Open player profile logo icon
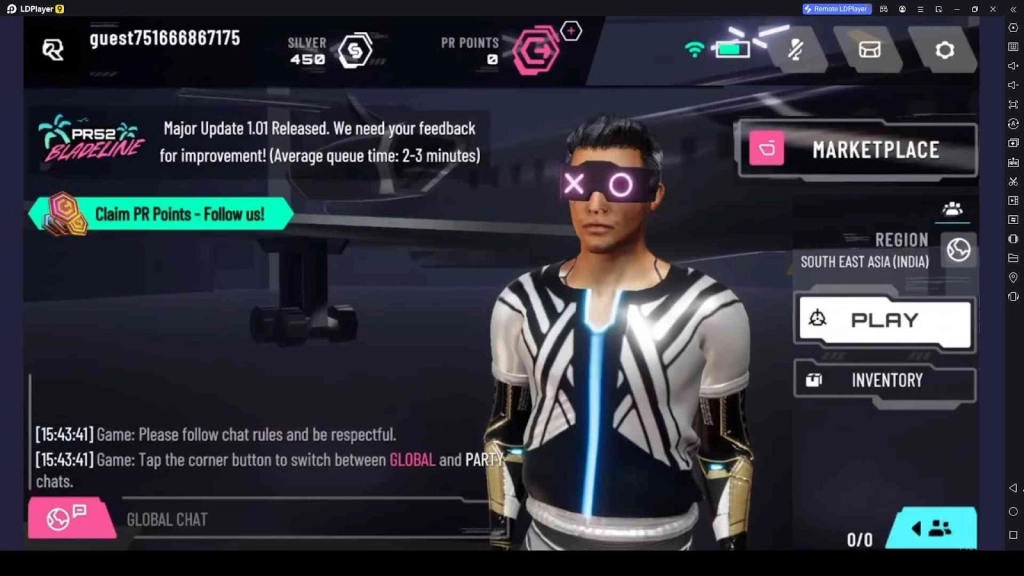The width and height of the screenshot is (1024, 576). [x=53, y=49]
